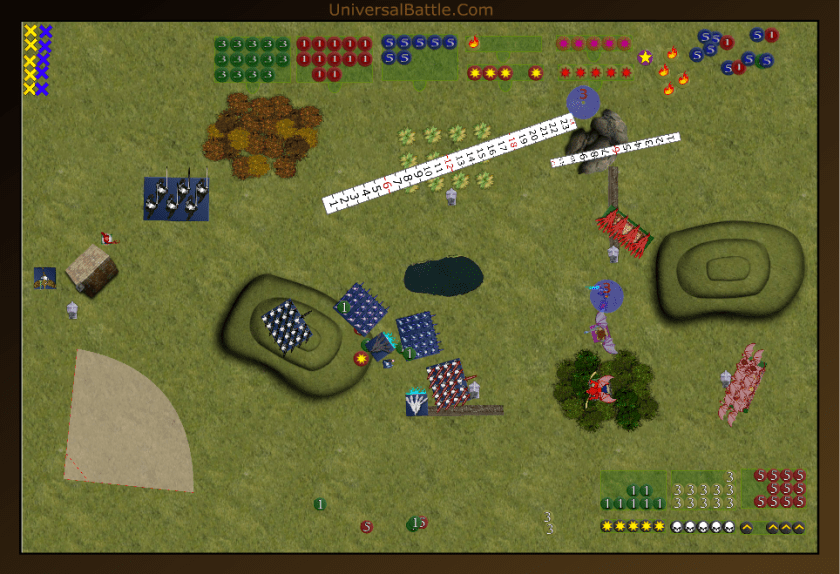Click the lone green 1 token on the bottom grass
Screen dimensions: 840x574
[x=319, y=504]
